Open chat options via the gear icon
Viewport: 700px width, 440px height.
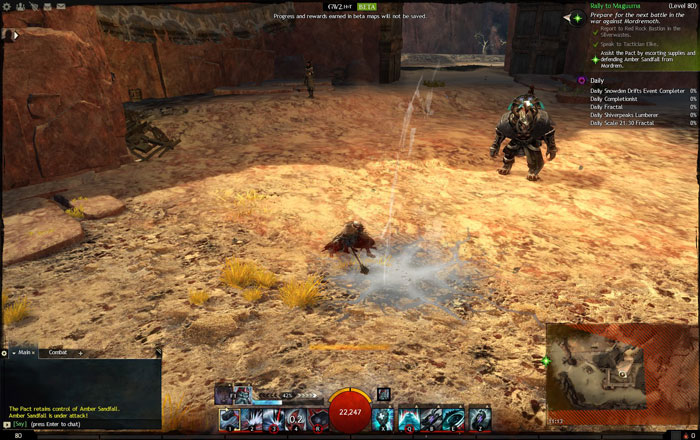[x=4, y=352]
